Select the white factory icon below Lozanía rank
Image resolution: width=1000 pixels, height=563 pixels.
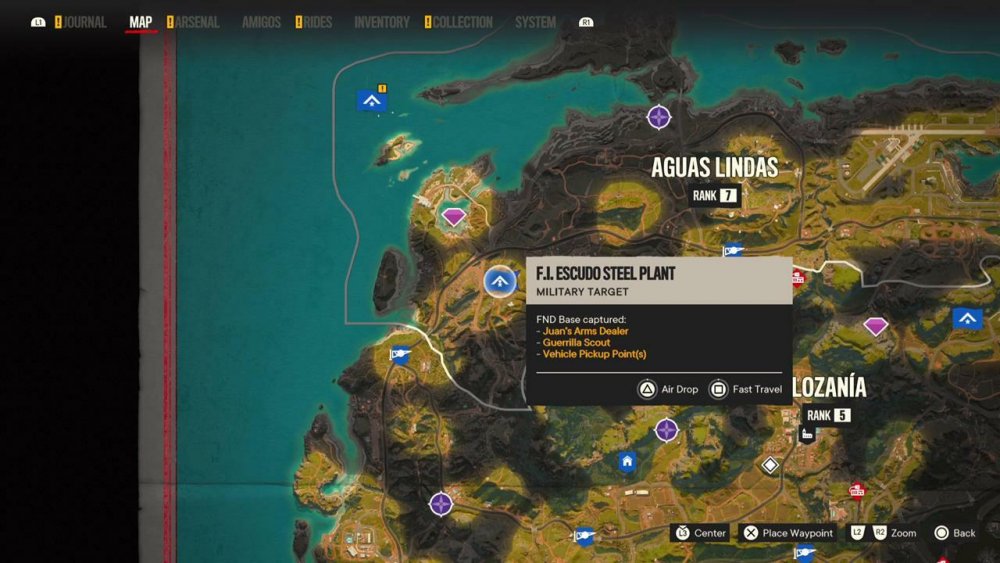807,434
